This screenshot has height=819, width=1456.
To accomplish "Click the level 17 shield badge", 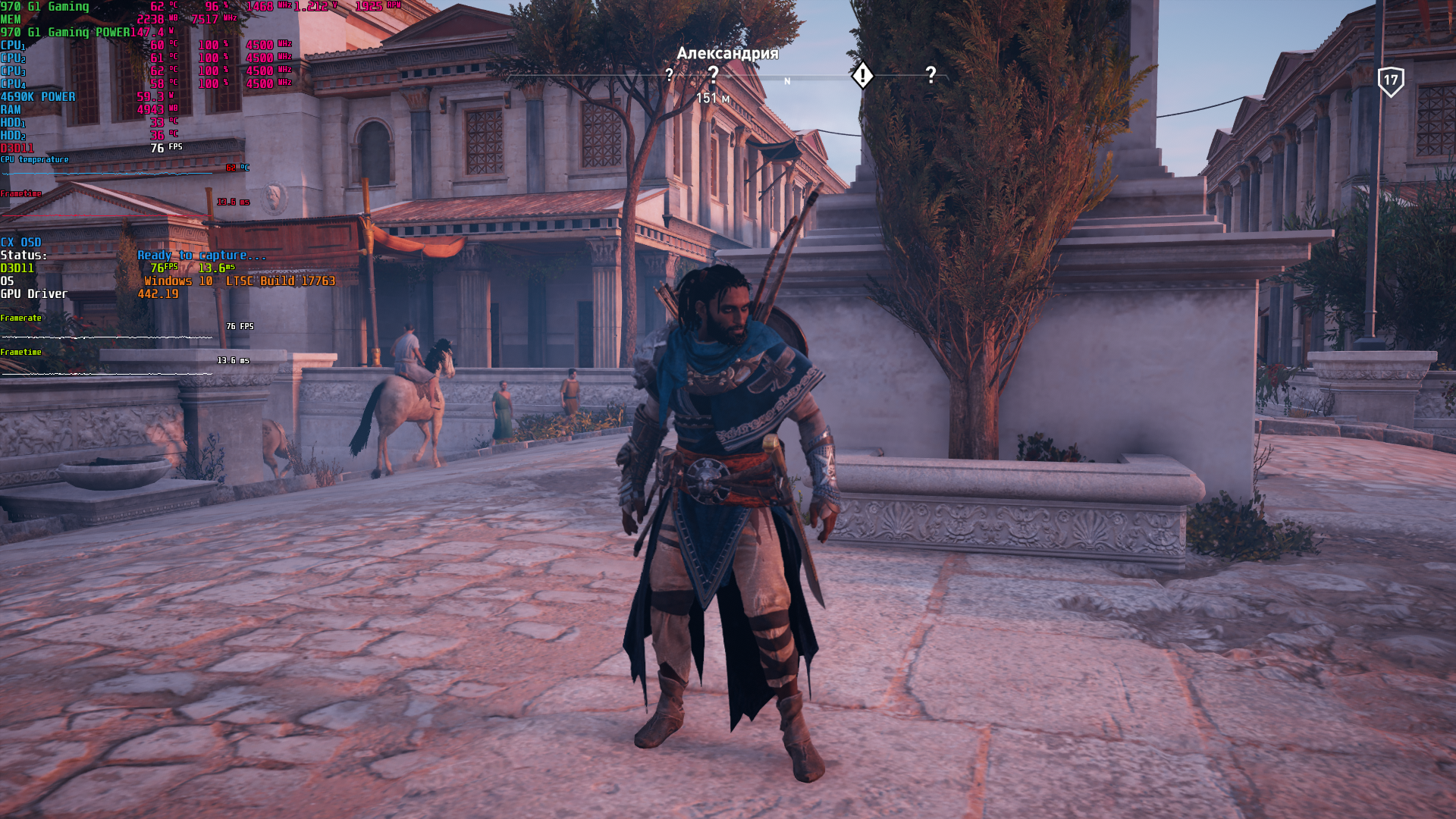I will (x=1391, y=80).
